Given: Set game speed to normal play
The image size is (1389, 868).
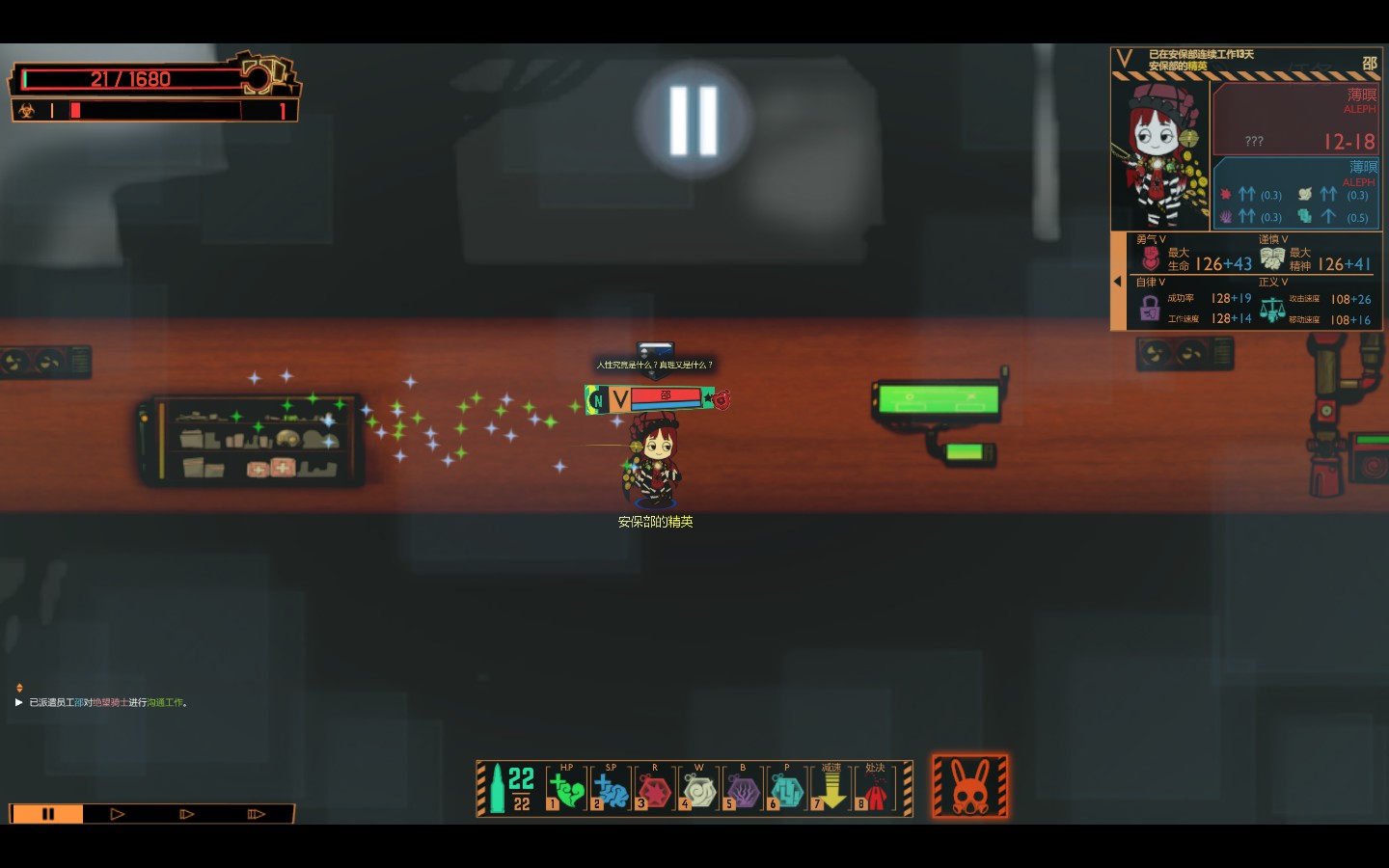Looking at the screenshot, I should click(118, 814).
